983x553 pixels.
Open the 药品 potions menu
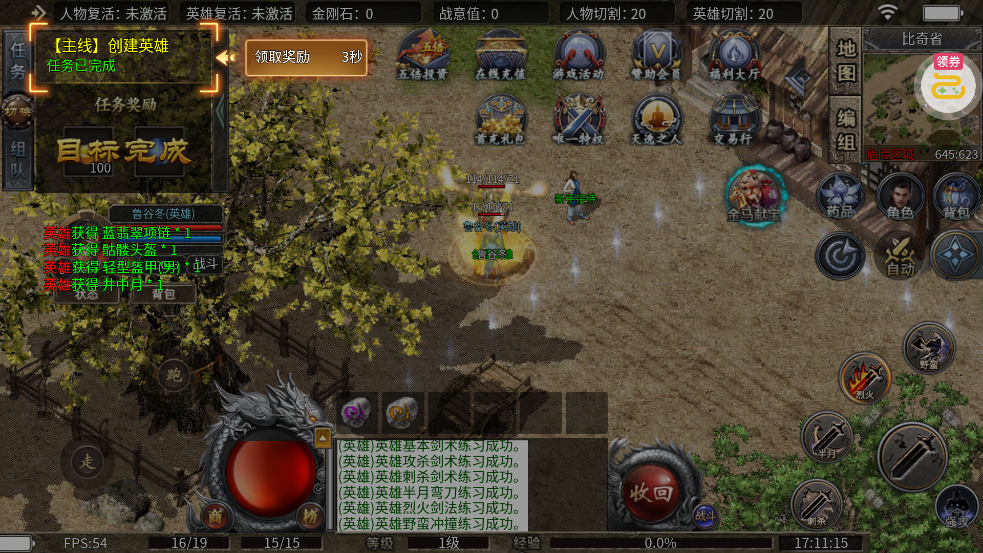click(840, 196)
